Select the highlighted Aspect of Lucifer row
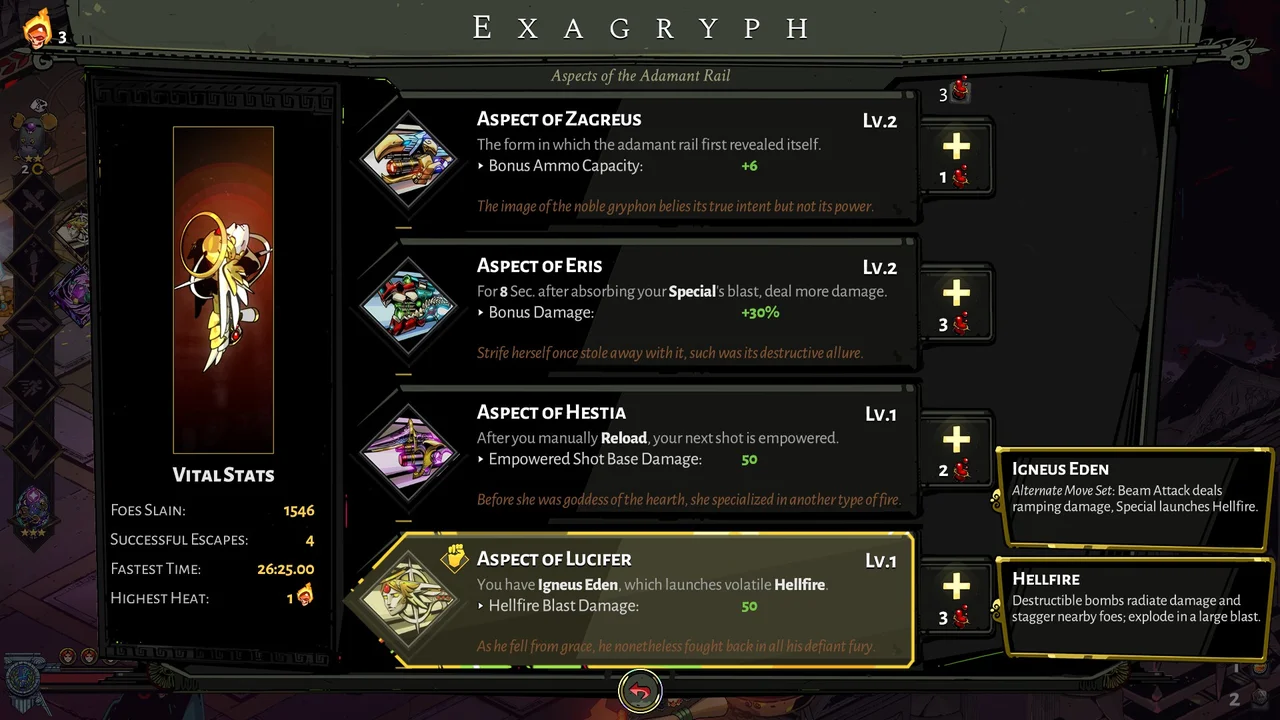The height and width of the screenshot is (720, 1280). click(660, 597)
